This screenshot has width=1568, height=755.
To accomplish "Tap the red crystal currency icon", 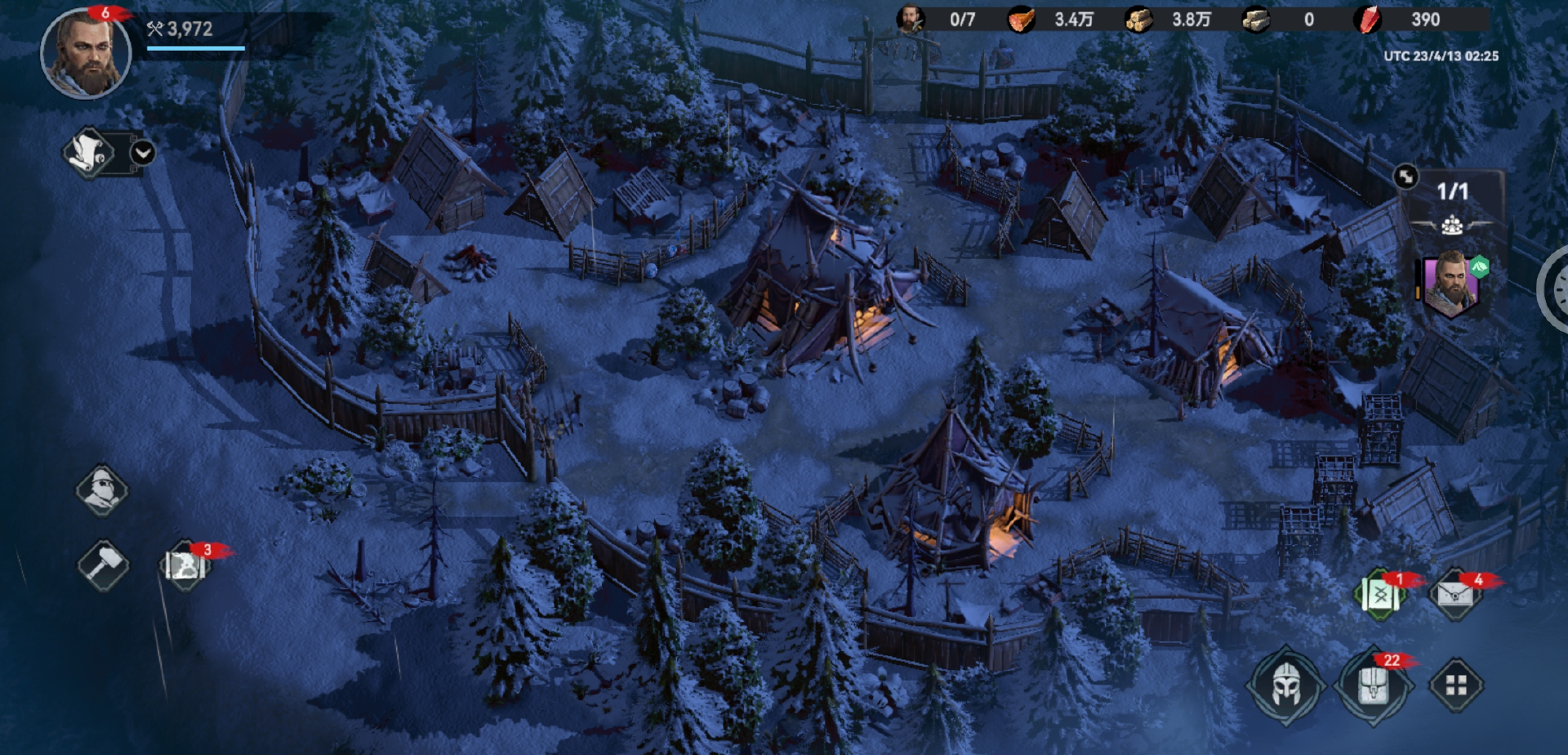I will [1367, 20].
